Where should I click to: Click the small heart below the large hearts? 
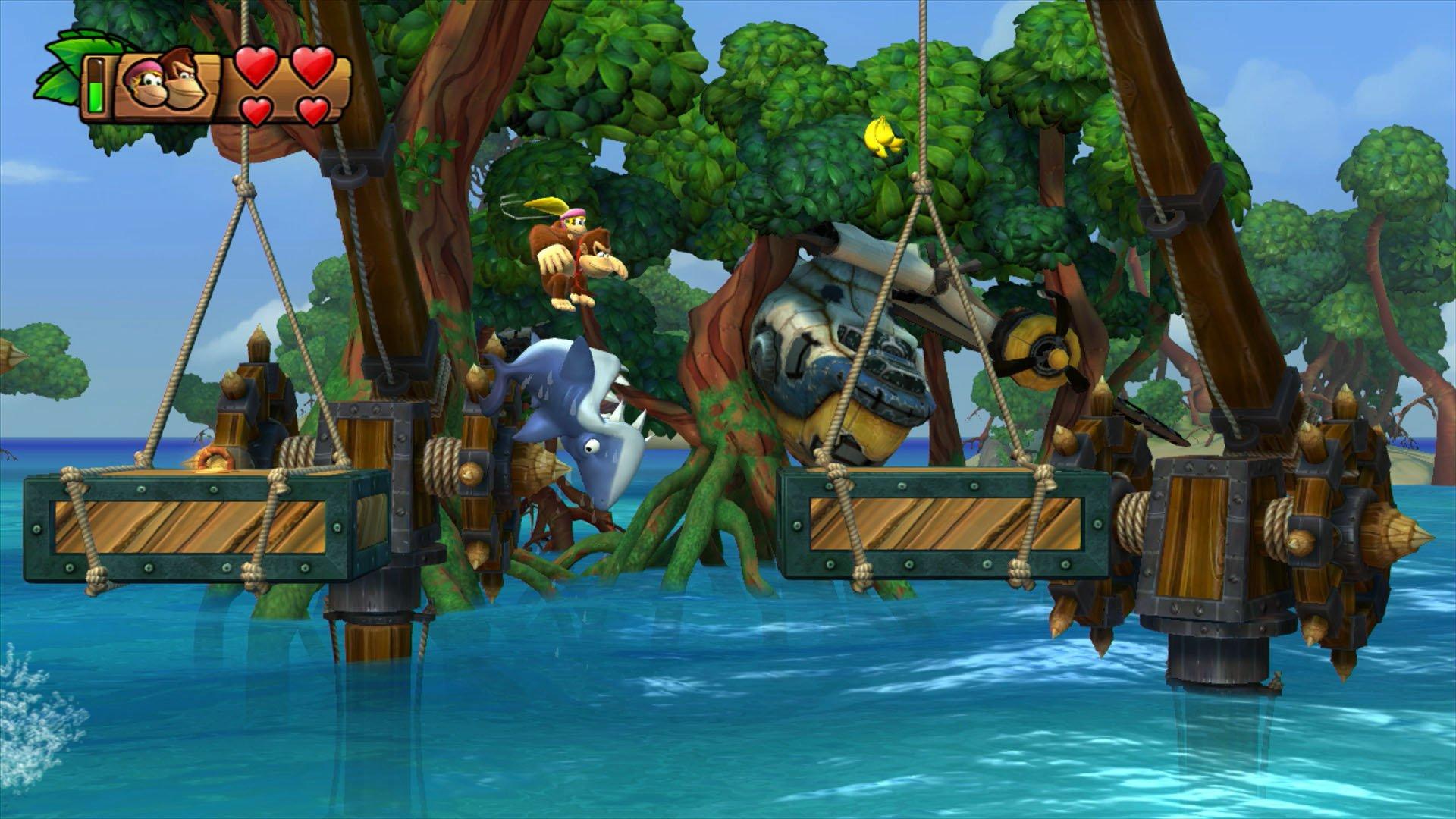coord(256,114)
